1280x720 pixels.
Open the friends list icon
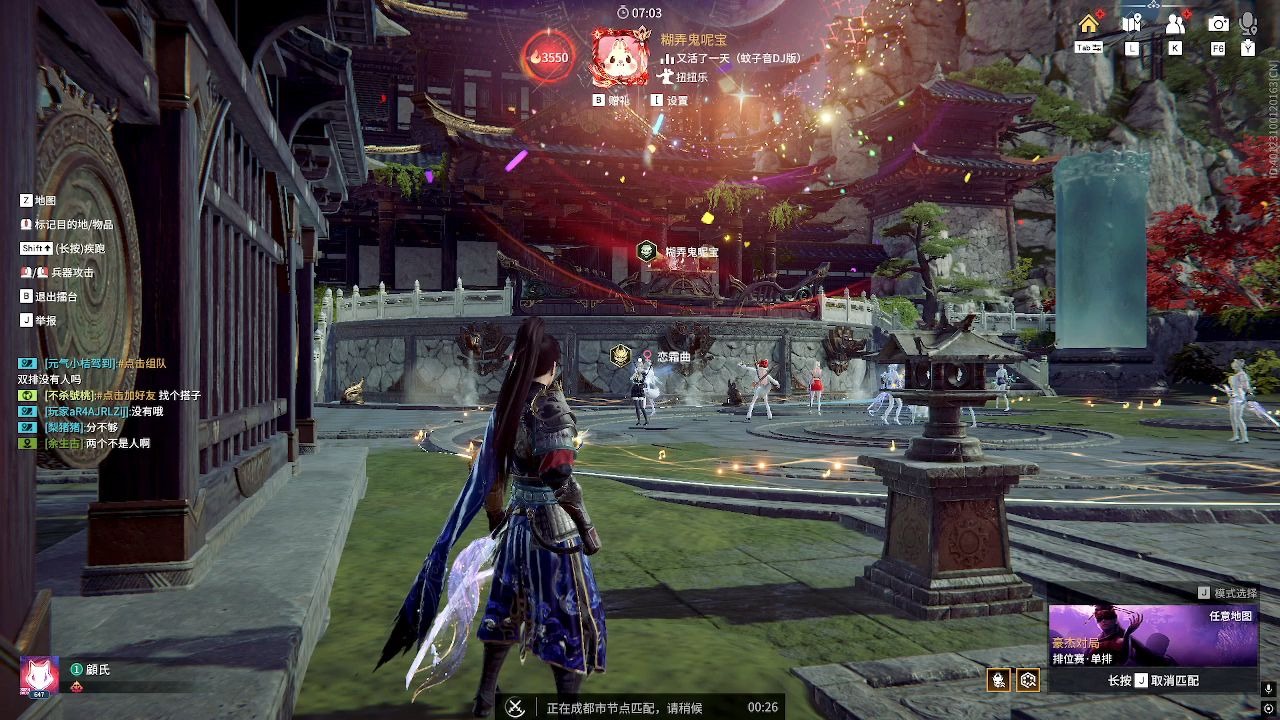(x=1175, y=24)
